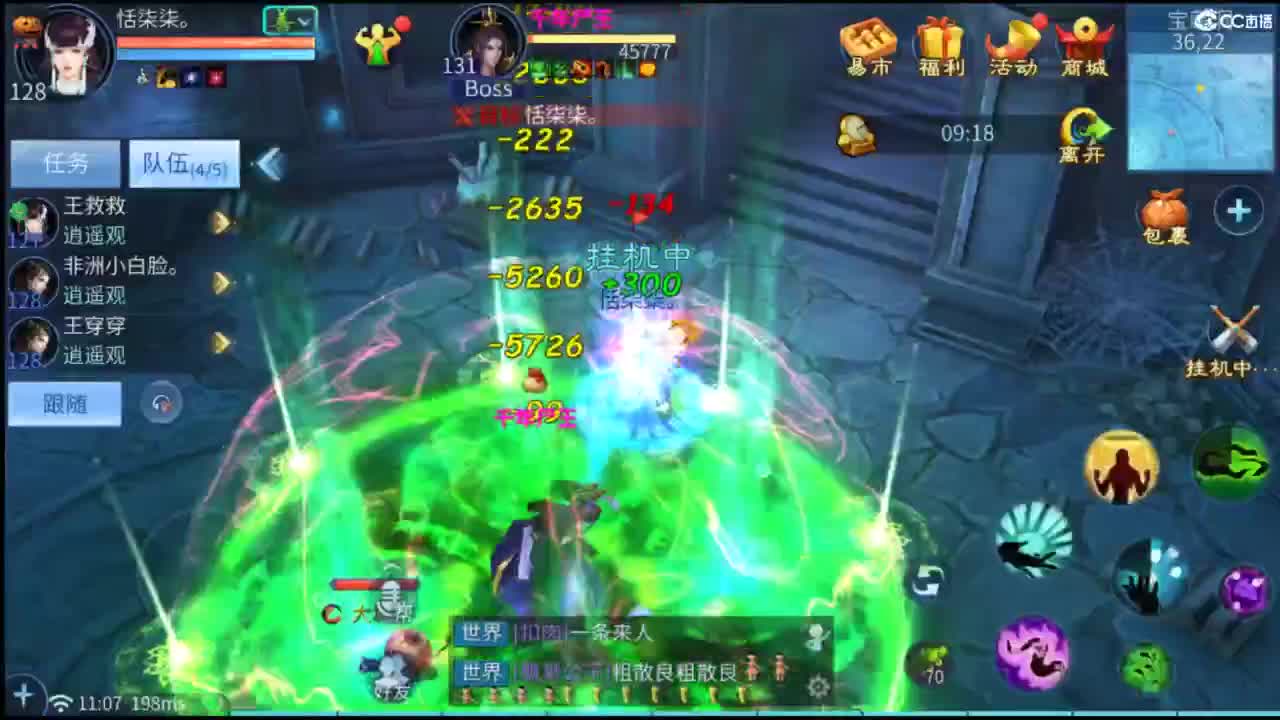Open the 易市 trading market
This screenshot has height=720, width=1280.
866,47
